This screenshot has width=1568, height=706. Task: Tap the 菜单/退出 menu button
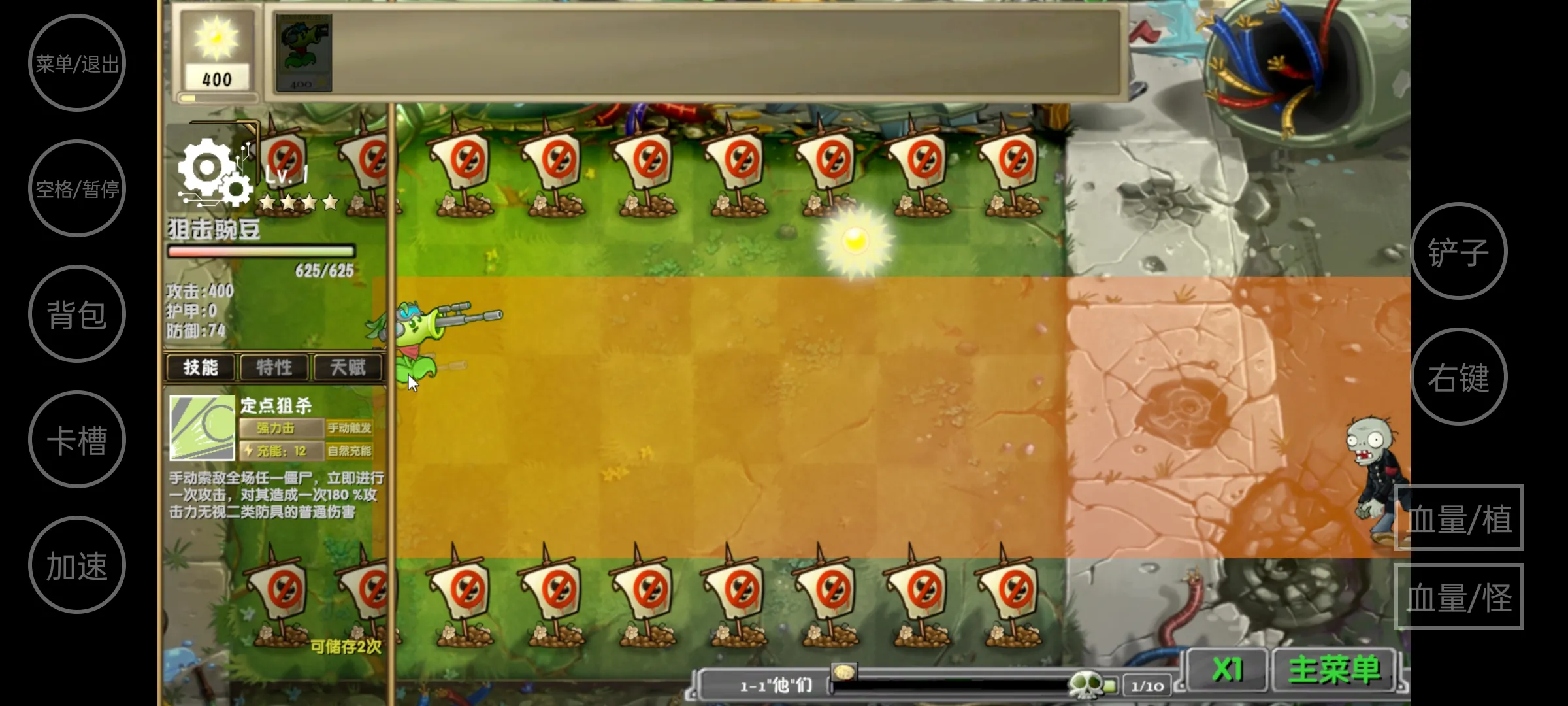[x=77, y=63]
